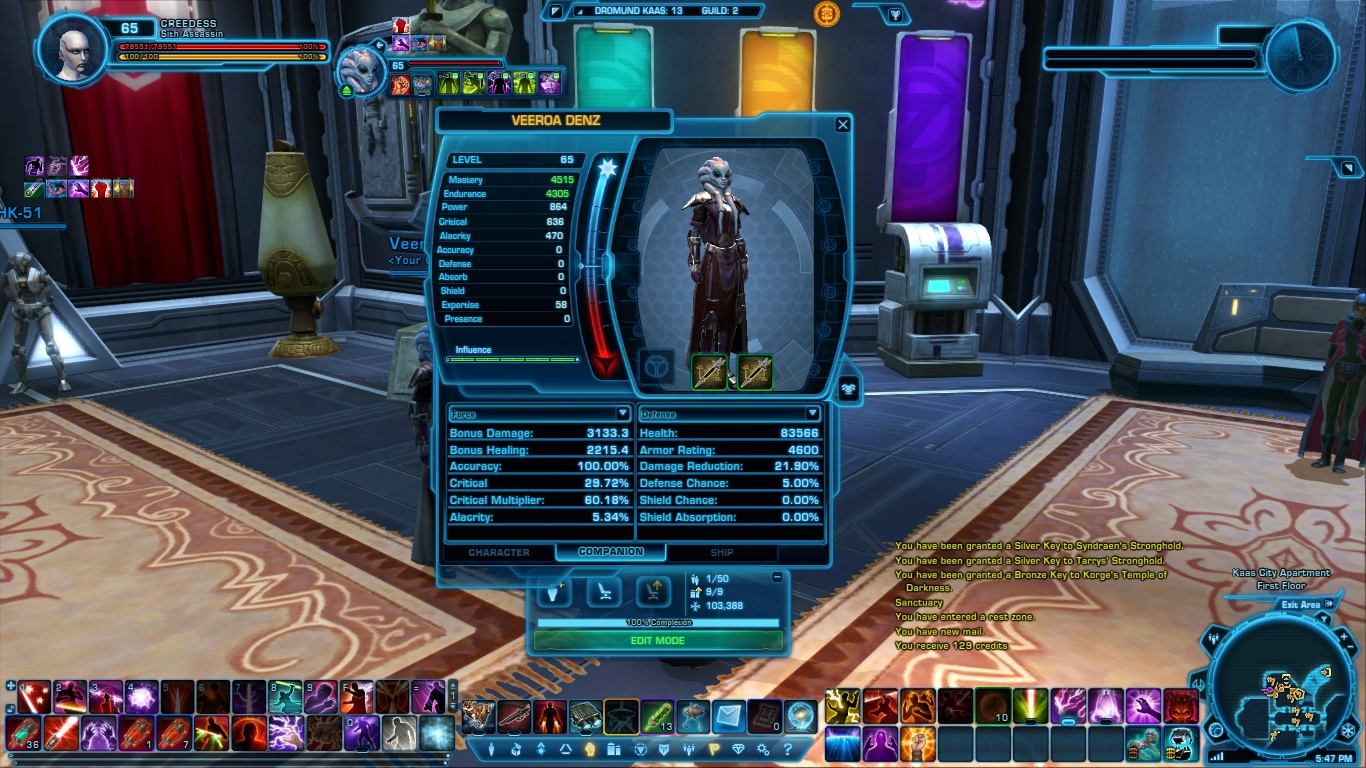The image size is (1366, 768).
Task: Use the green stim item with count 13
Action: pos(657,717)
